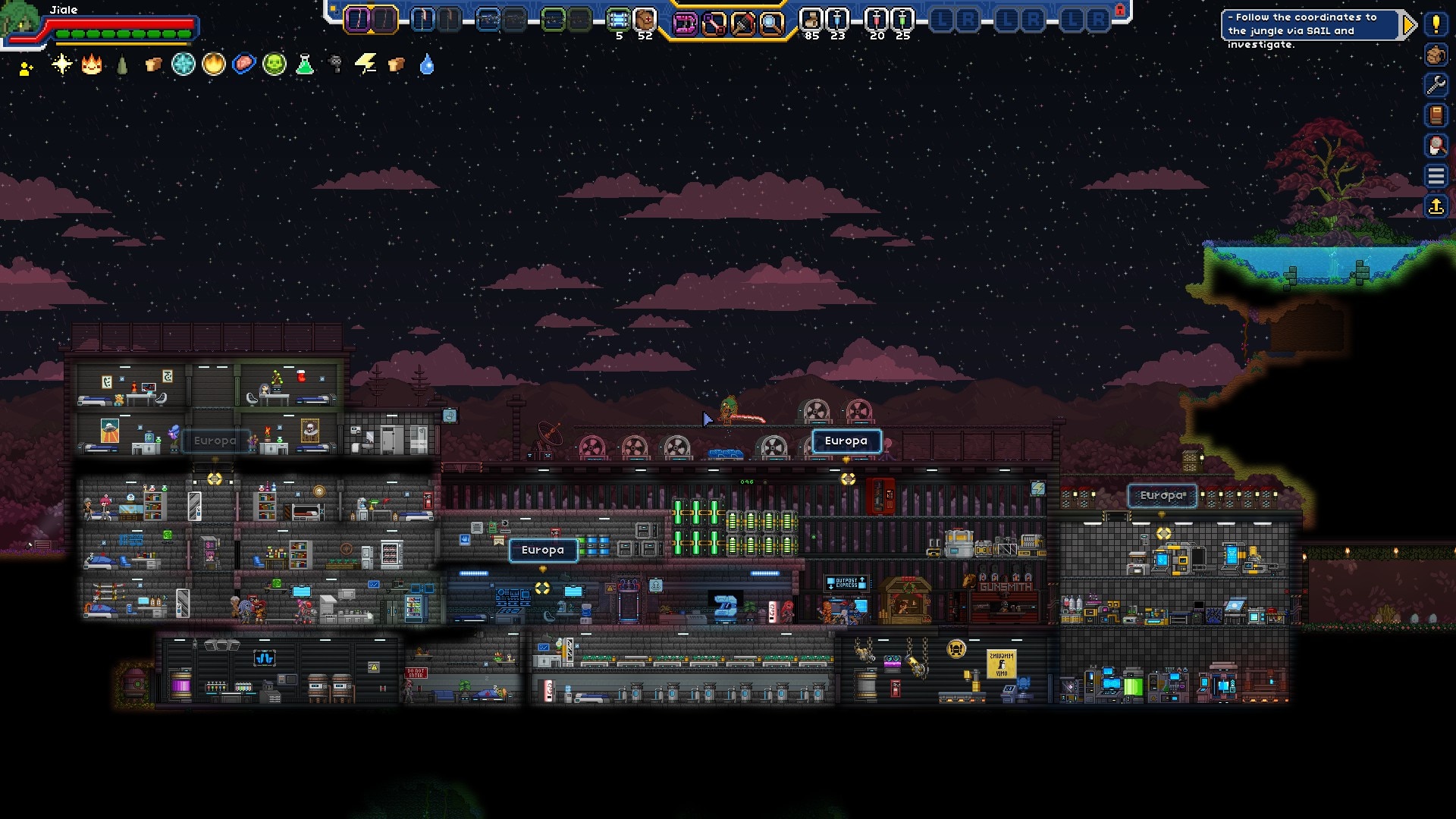Screen dimensions: 1456x819
Task: Select the purple-framed first hotbar slot
Action: pos(358,20)
